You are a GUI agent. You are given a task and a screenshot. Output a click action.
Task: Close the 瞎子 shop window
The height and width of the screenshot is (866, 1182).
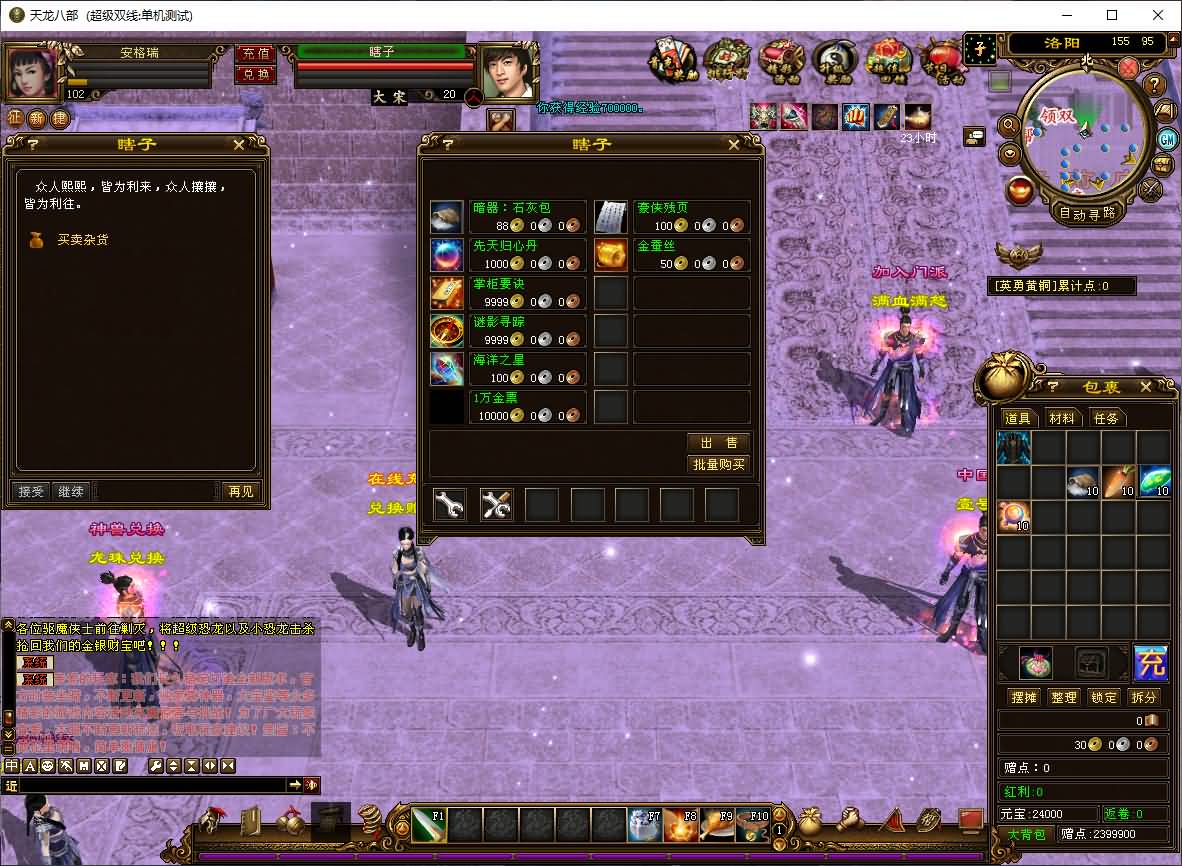click(x=734, y=145)
